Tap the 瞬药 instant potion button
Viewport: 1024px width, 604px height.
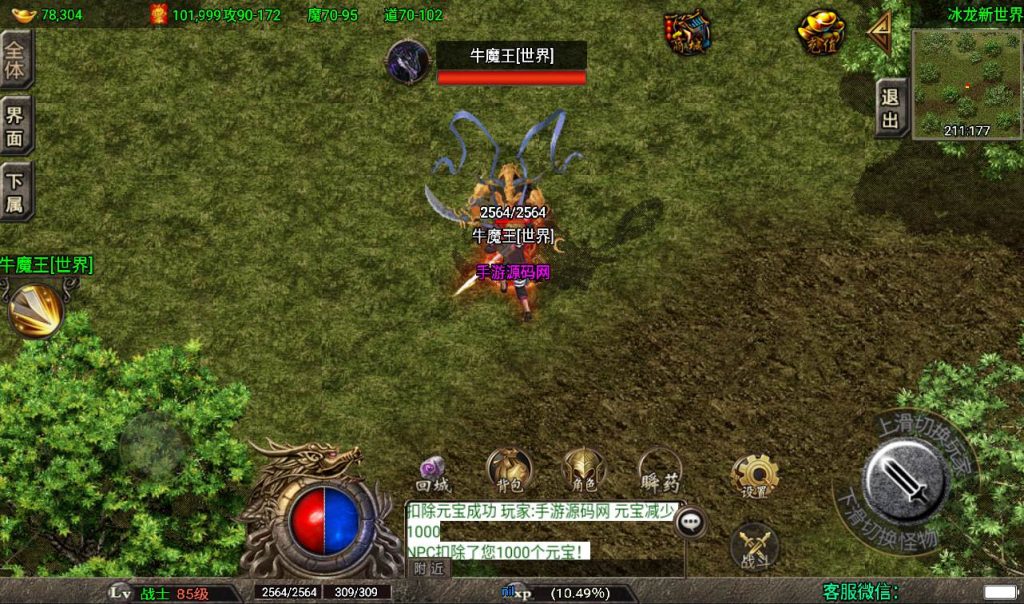coord(659,470)
